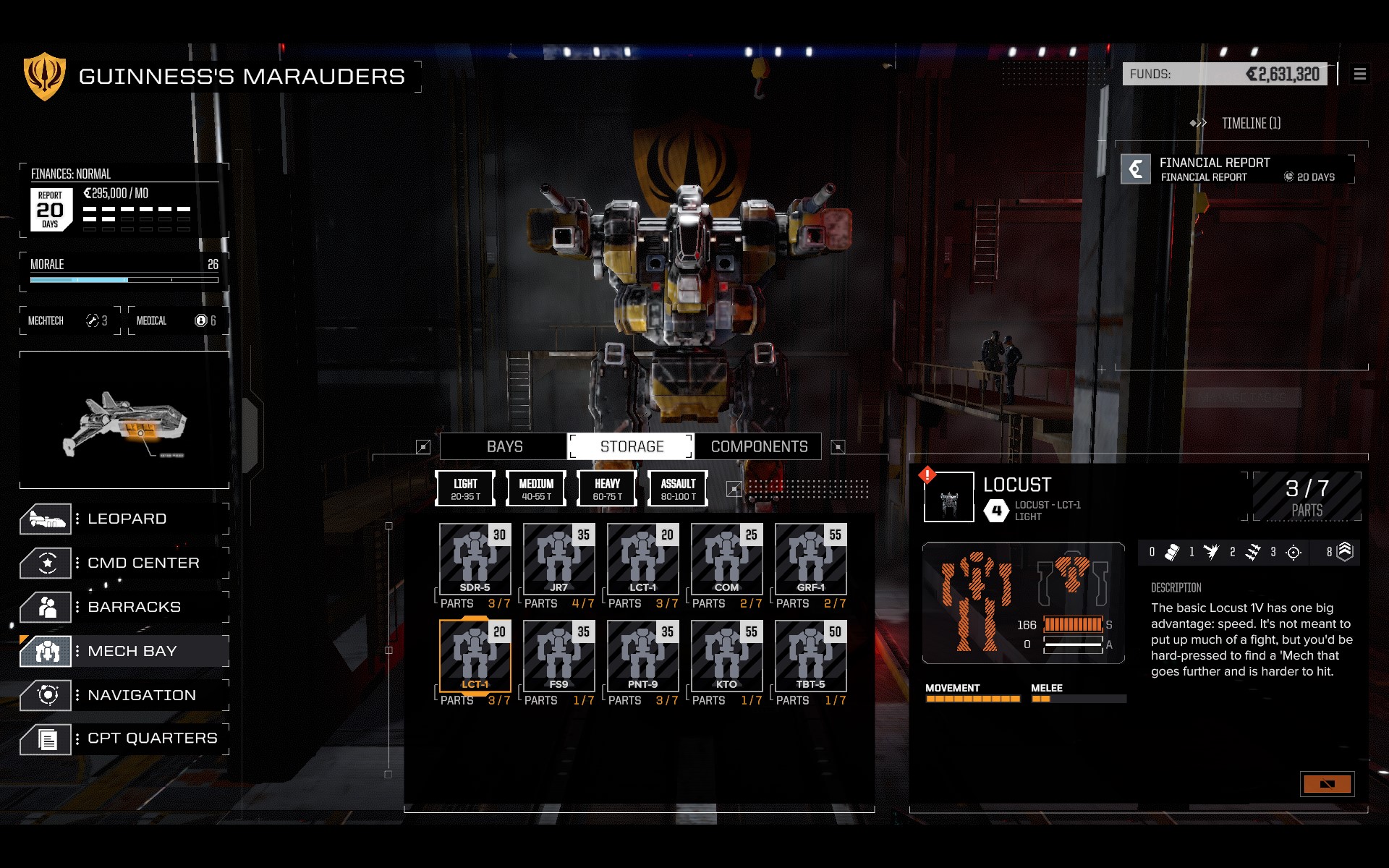Enter CPT Quarters

[x=152, y=739]
